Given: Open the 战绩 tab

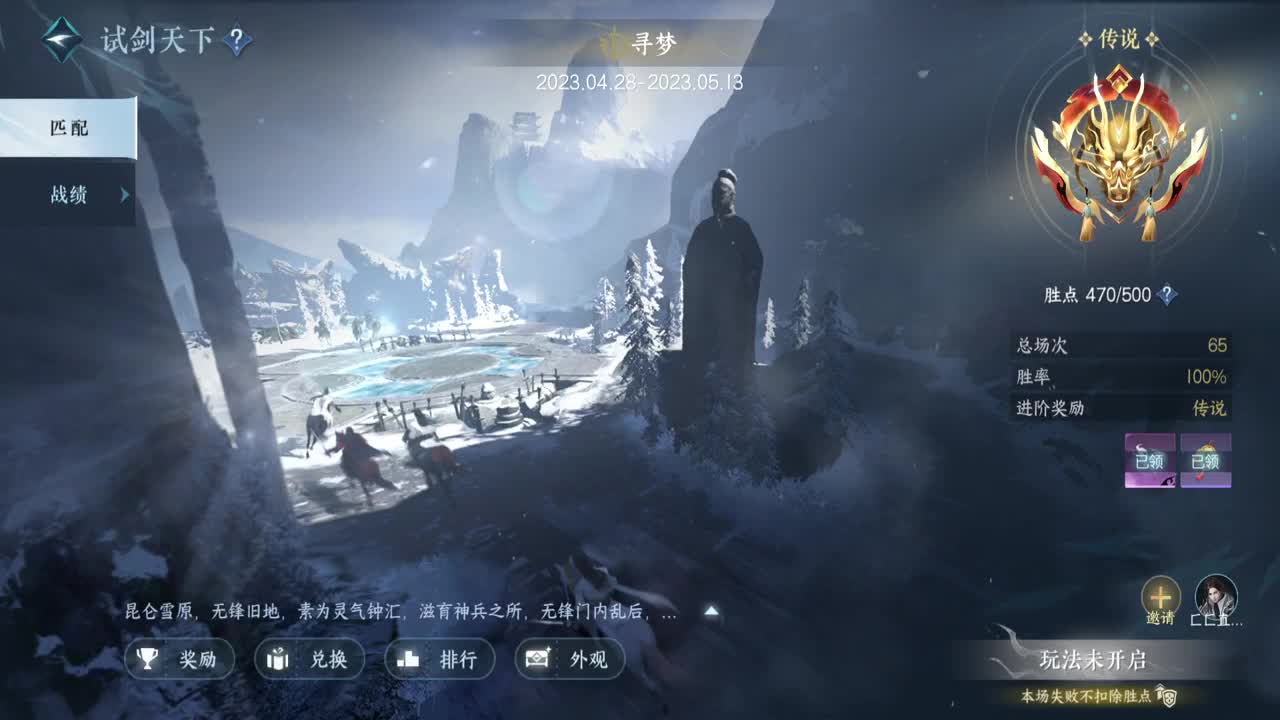Looking at the screenshot, I should click(x=68, y=195).
